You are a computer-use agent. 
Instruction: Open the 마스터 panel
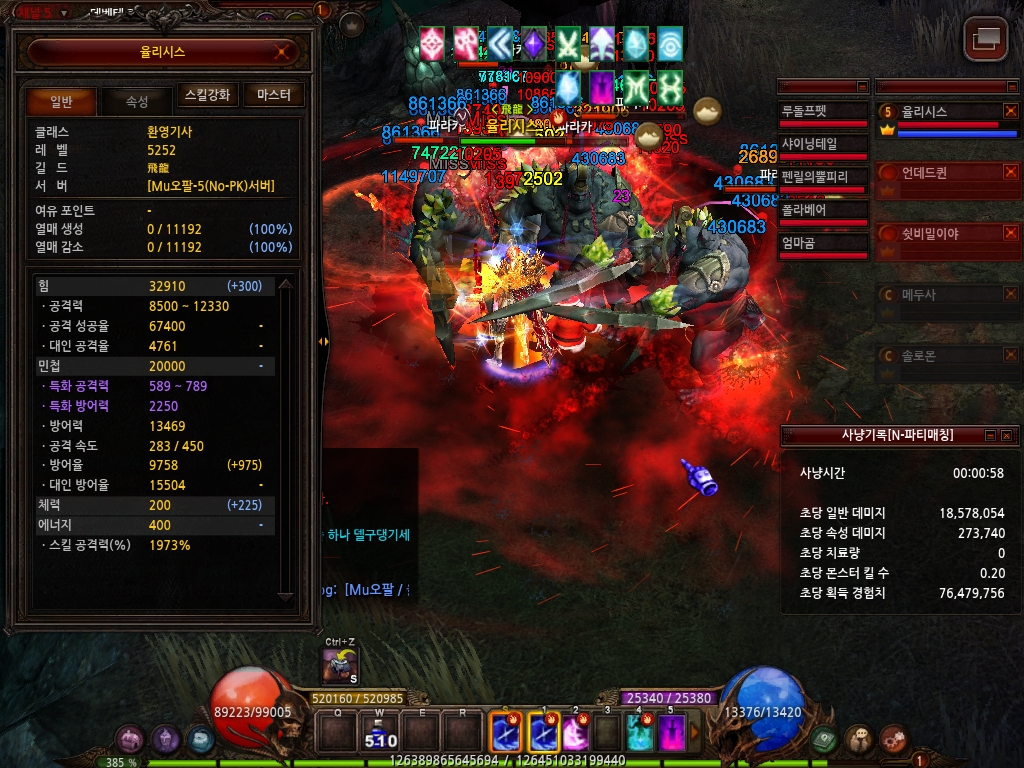[273, 95]
